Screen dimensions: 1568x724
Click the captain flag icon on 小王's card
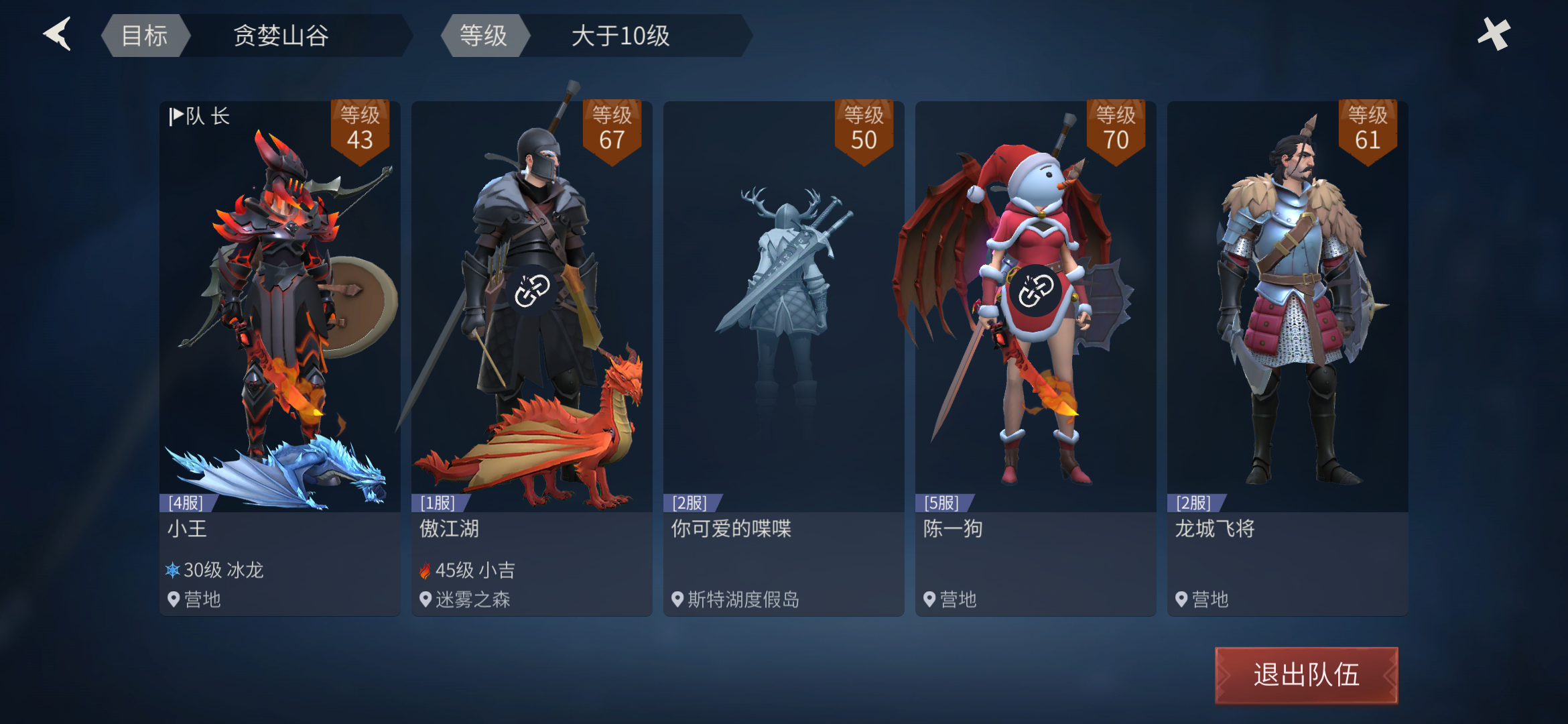[176, 115]
